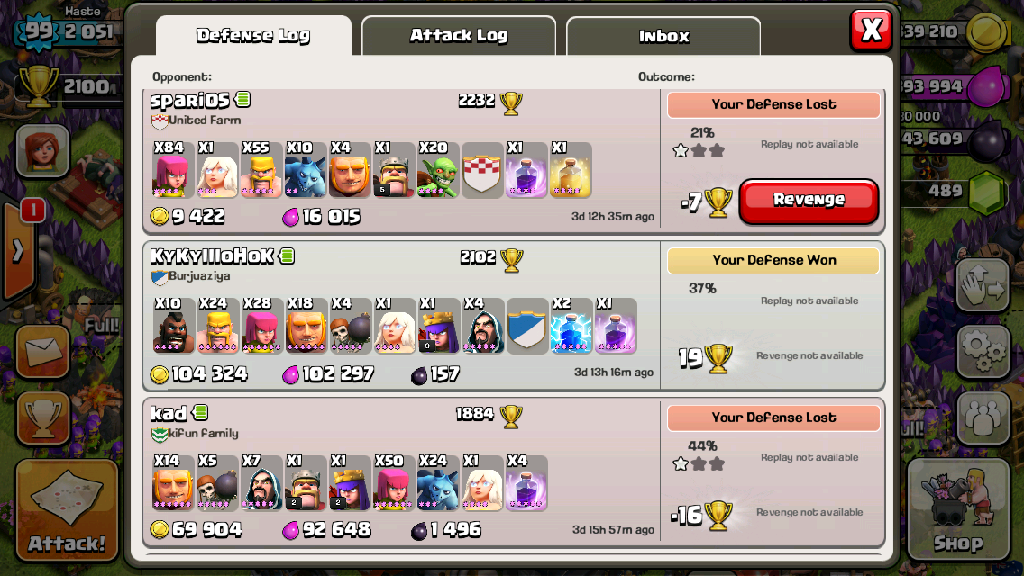This screenshot has height=576, width=1024.
Task: Close the log window with the red X
Action: [x=871, y=30]
